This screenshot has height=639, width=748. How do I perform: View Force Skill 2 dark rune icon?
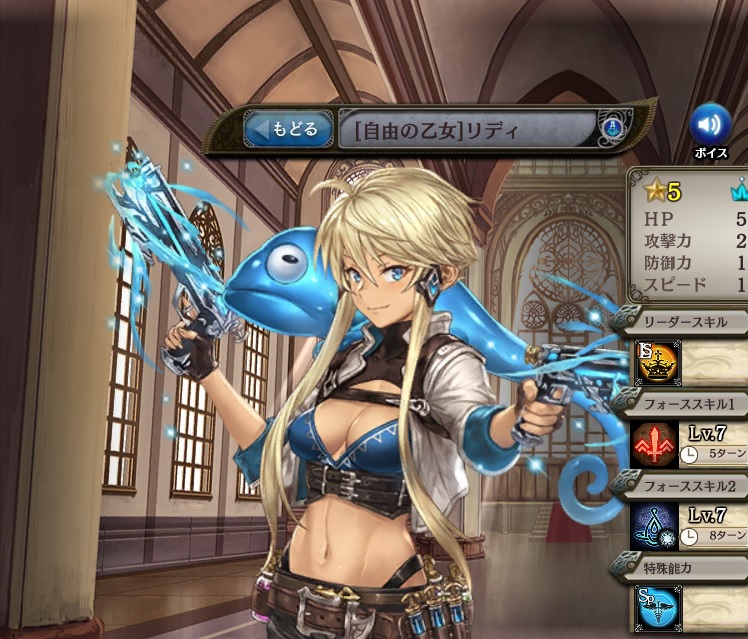(657, 526)
